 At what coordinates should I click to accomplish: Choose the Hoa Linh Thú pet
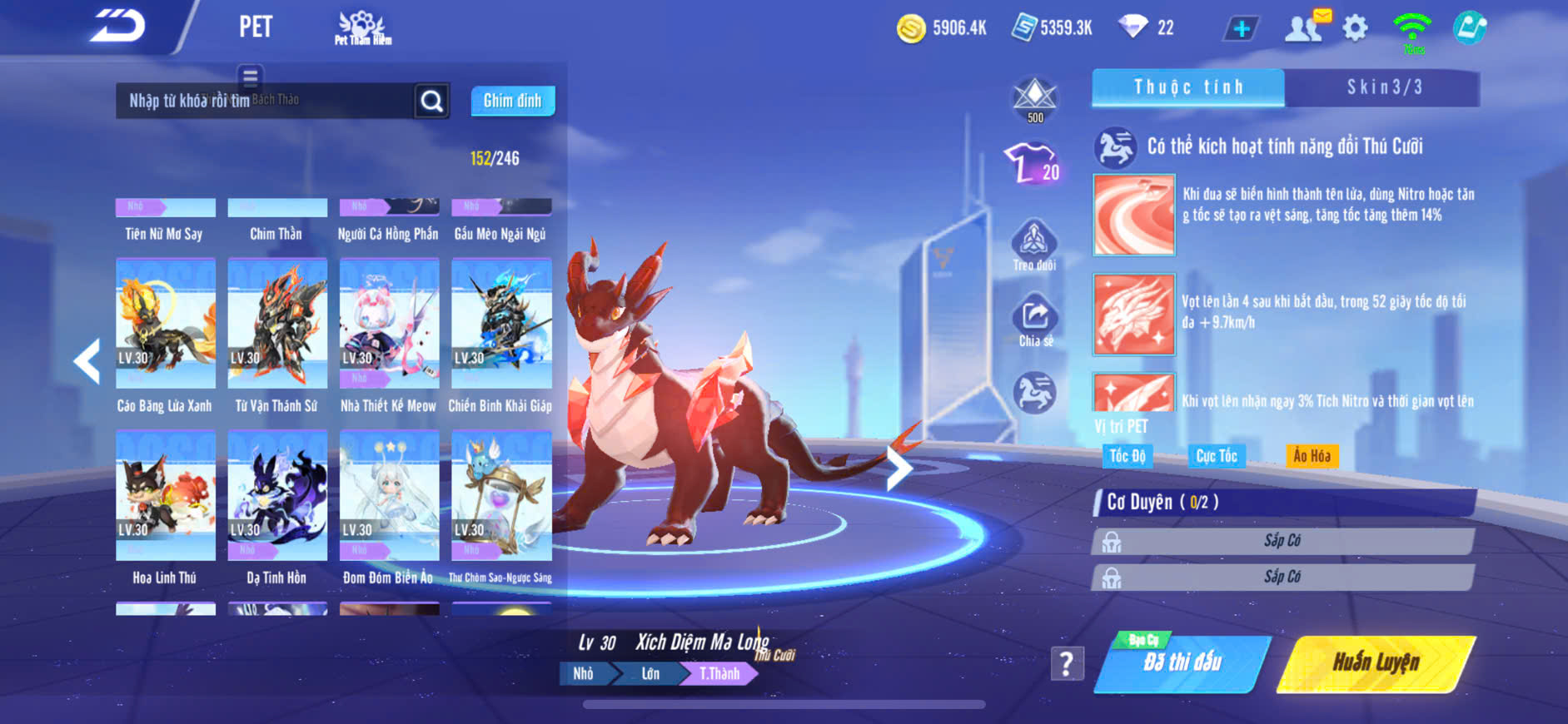165,496
